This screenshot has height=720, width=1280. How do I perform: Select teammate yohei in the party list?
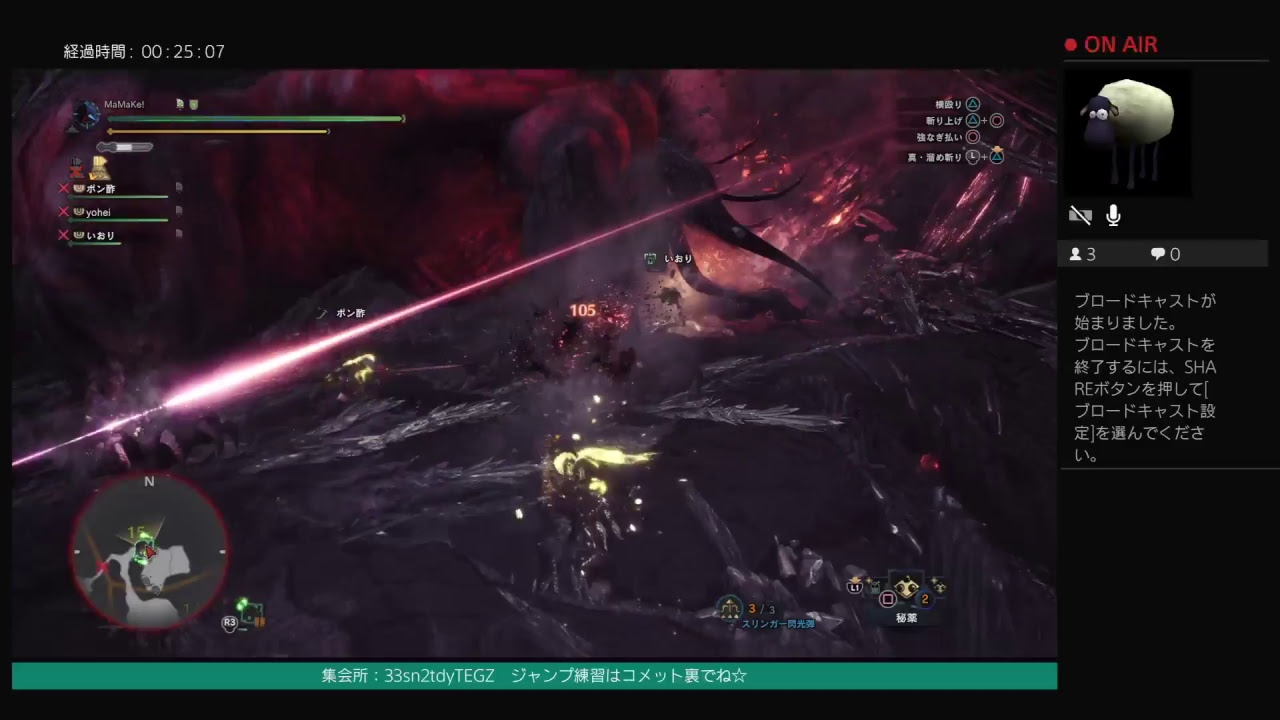[x=100, y=213]
